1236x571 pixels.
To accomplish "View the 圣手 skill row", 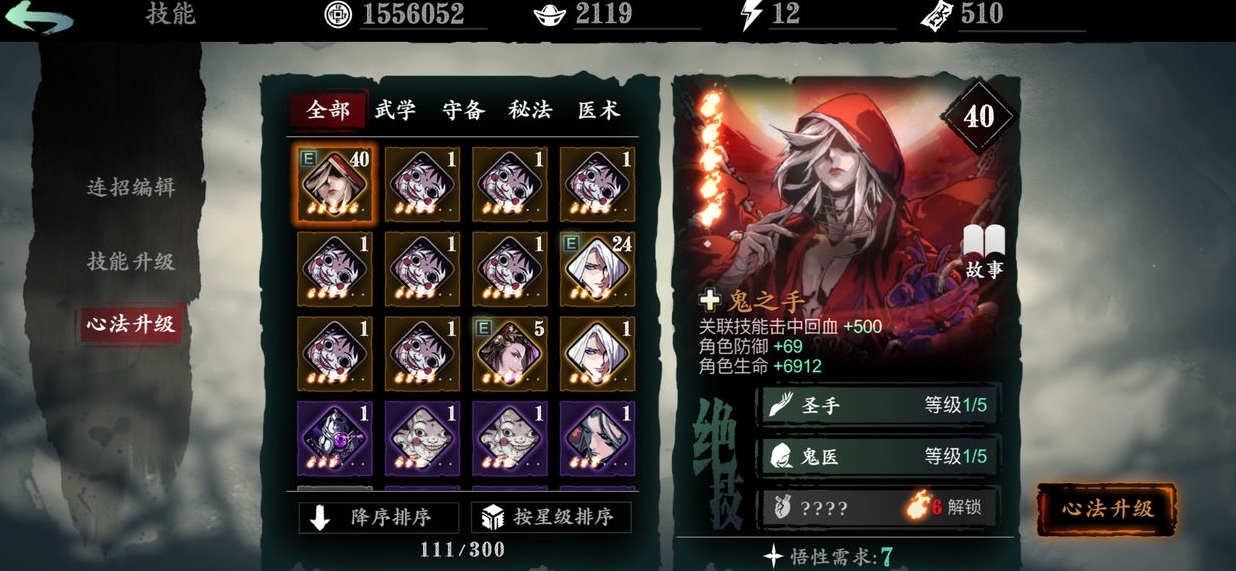I will coord(877,405).
